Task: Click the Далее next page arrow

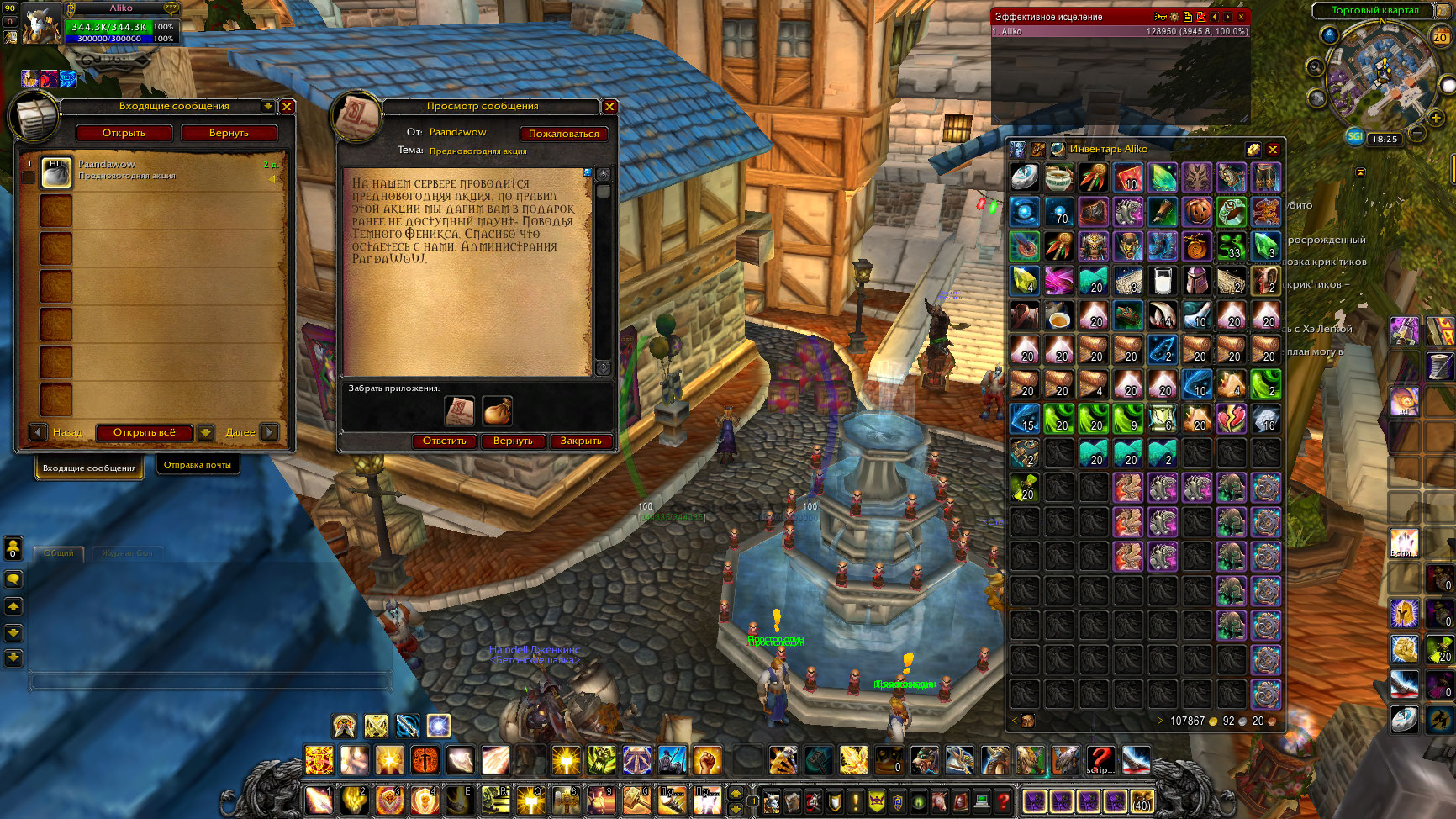Action: click(x=269, y=432)
